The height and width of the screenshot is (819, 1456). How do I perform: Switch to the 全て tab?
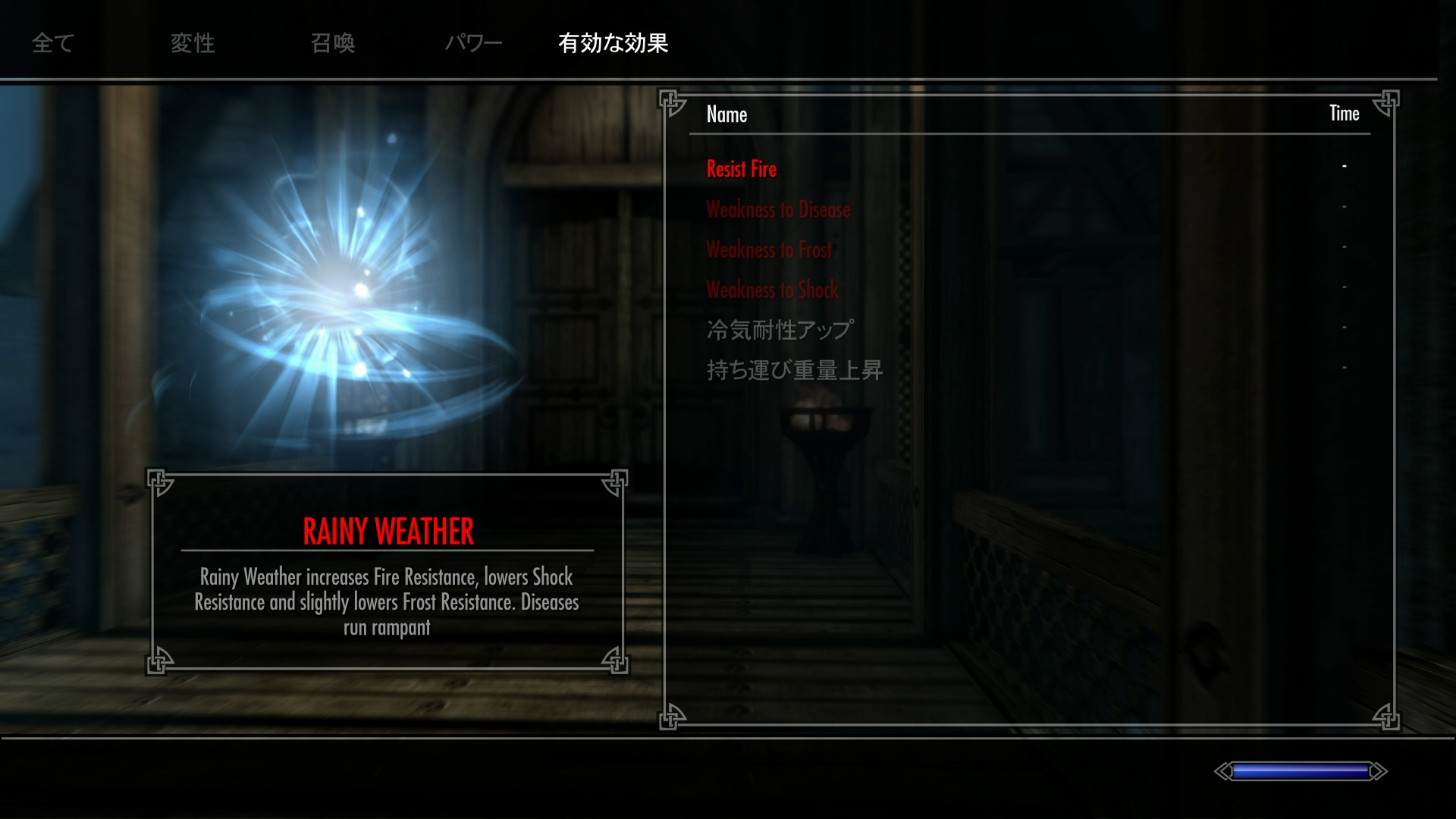[52, 43]
